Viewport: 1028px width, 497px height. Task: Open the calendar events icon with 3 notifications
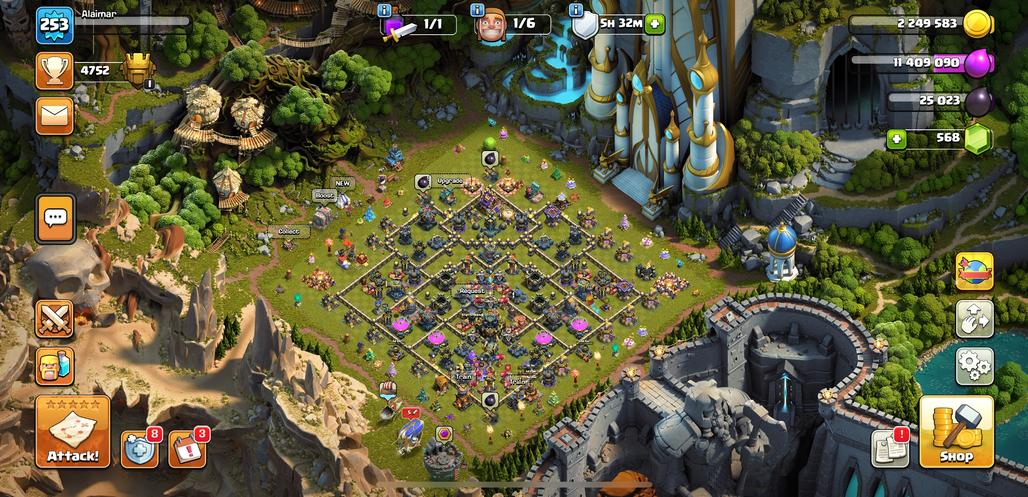[x=186, y=450]
